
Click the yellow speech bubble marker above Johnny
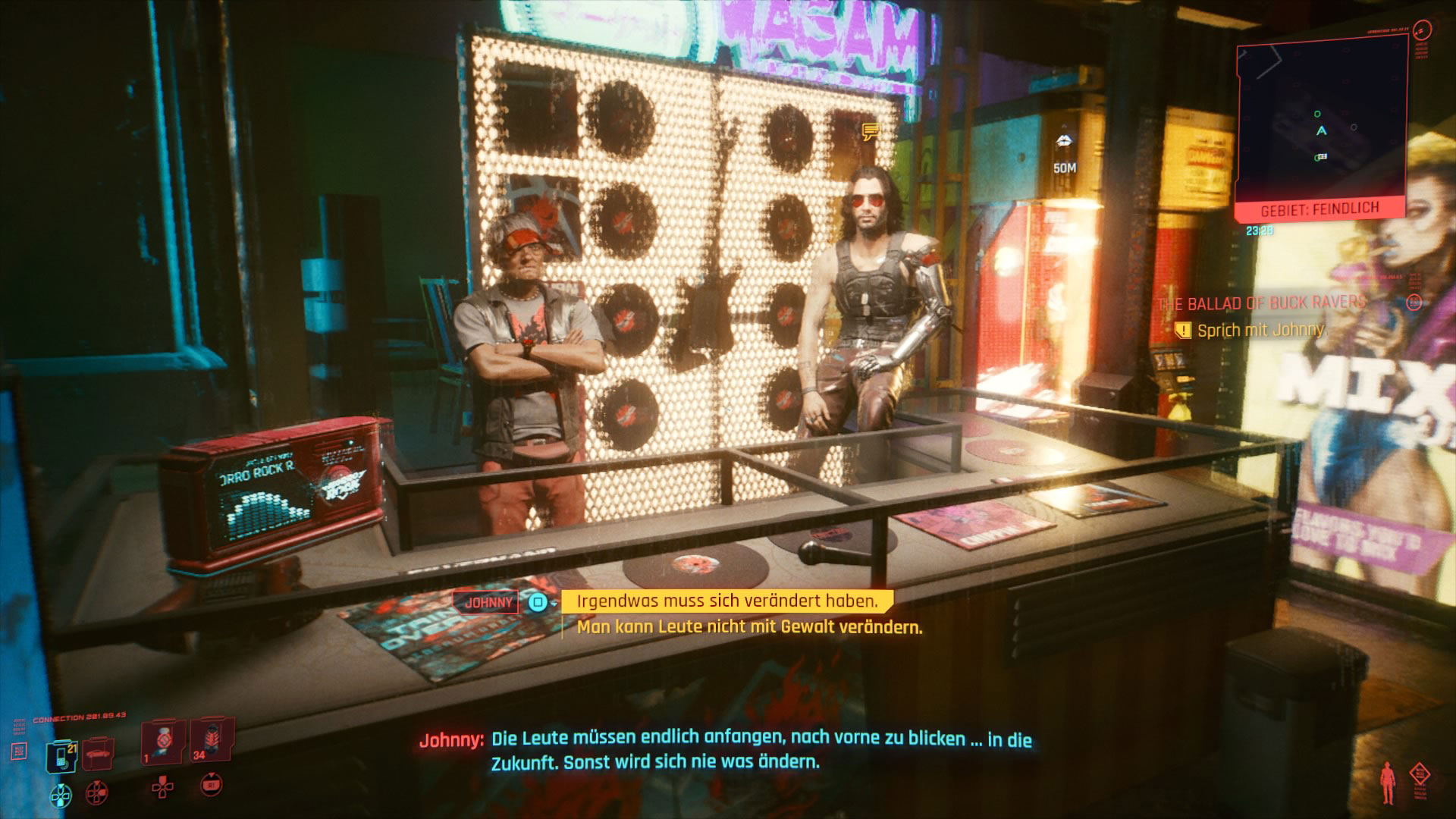tap(870, 133)
